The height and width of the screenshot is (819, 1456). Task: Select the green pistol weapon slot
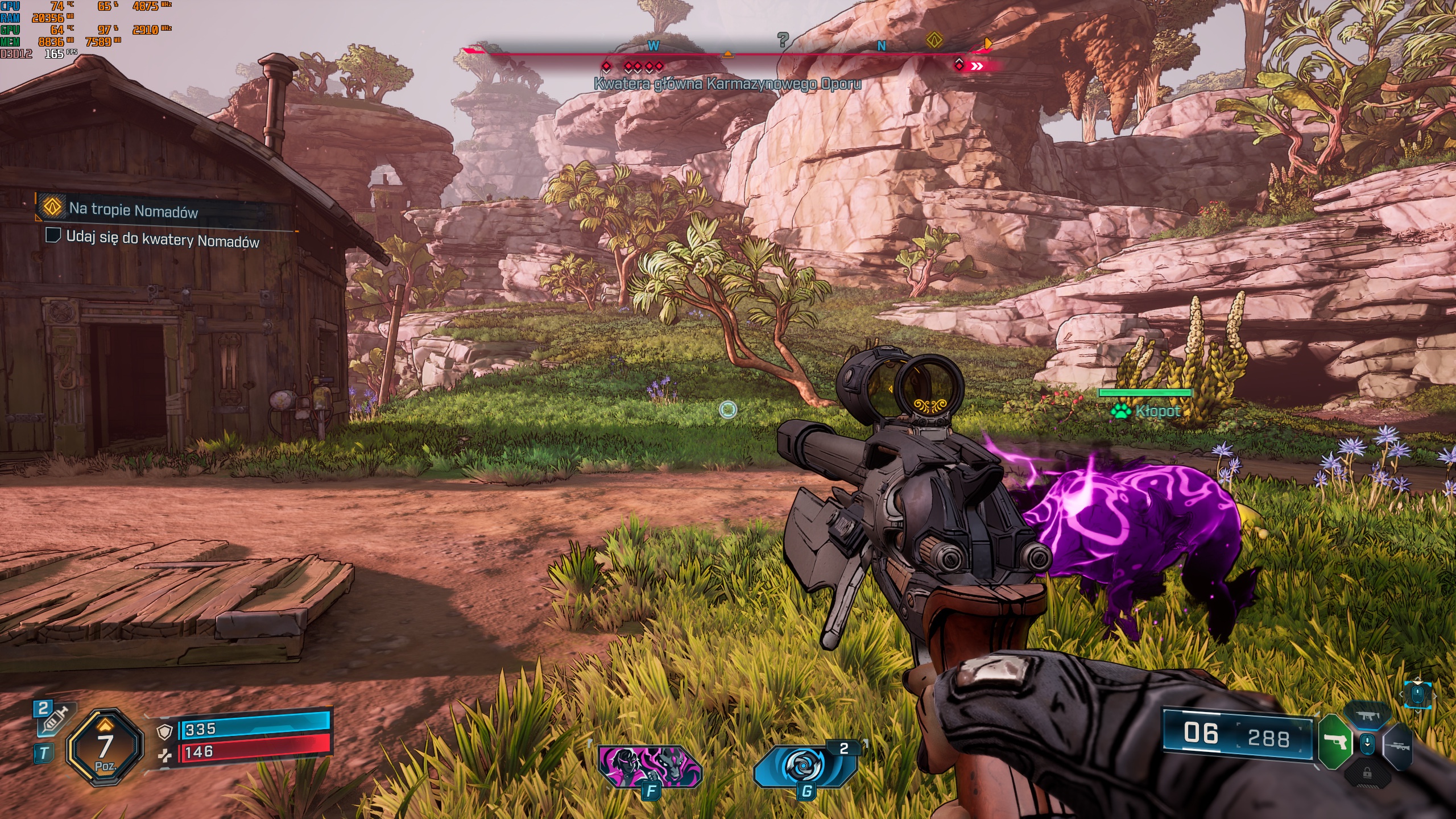(x=1334, y=742)
